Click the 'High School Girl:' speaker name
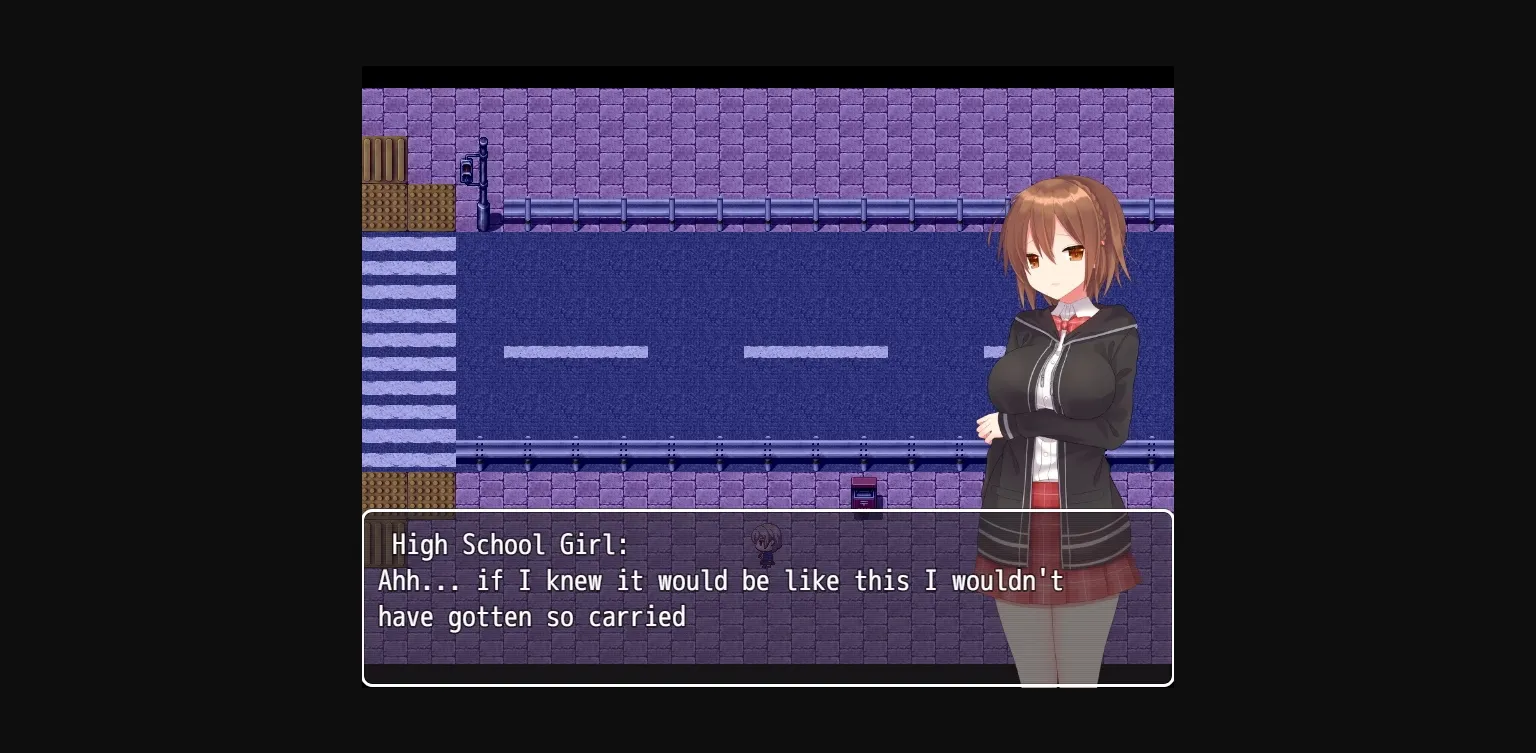Screen dimensions: 1536x753 pos(510,545)
